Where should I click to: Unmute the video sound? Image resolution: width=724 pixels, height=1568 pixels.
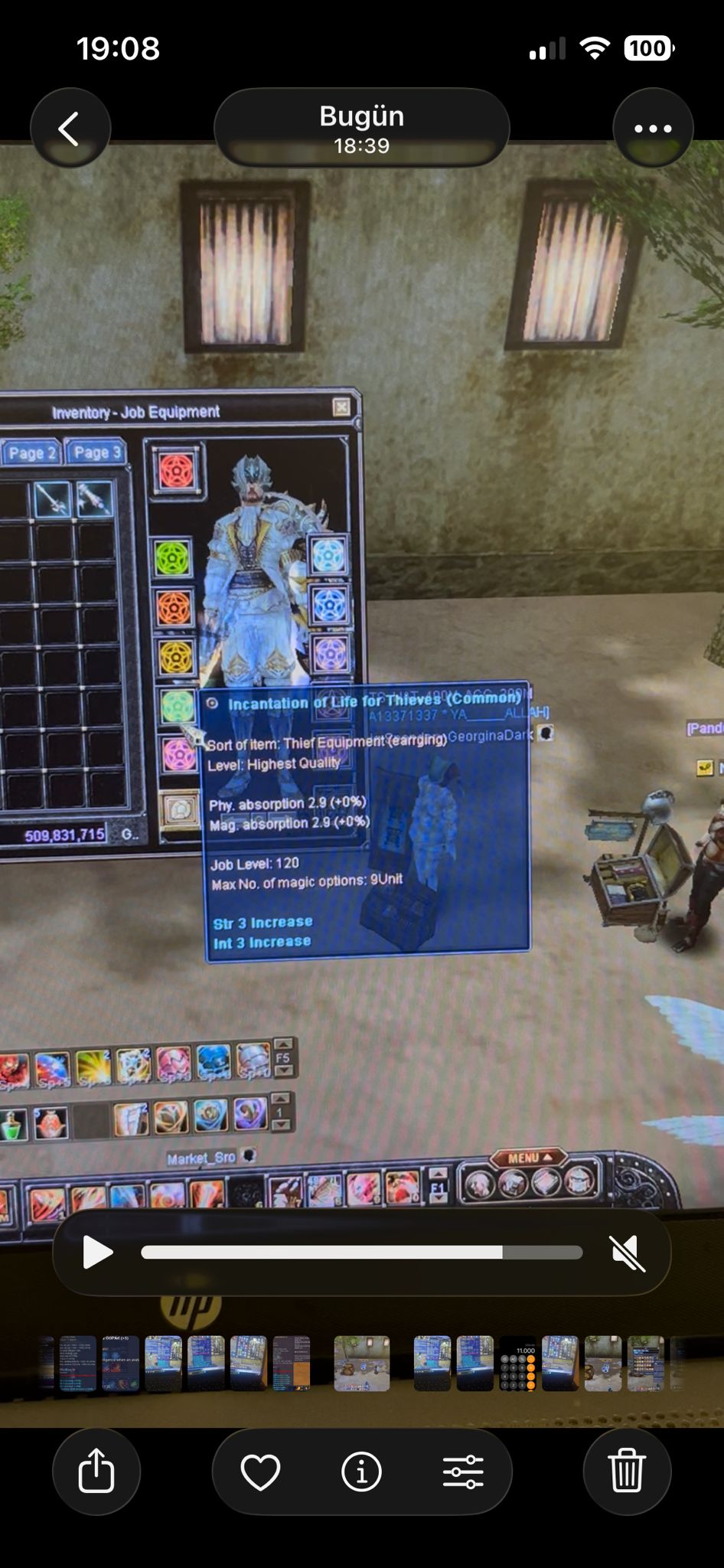[628, 1253]
